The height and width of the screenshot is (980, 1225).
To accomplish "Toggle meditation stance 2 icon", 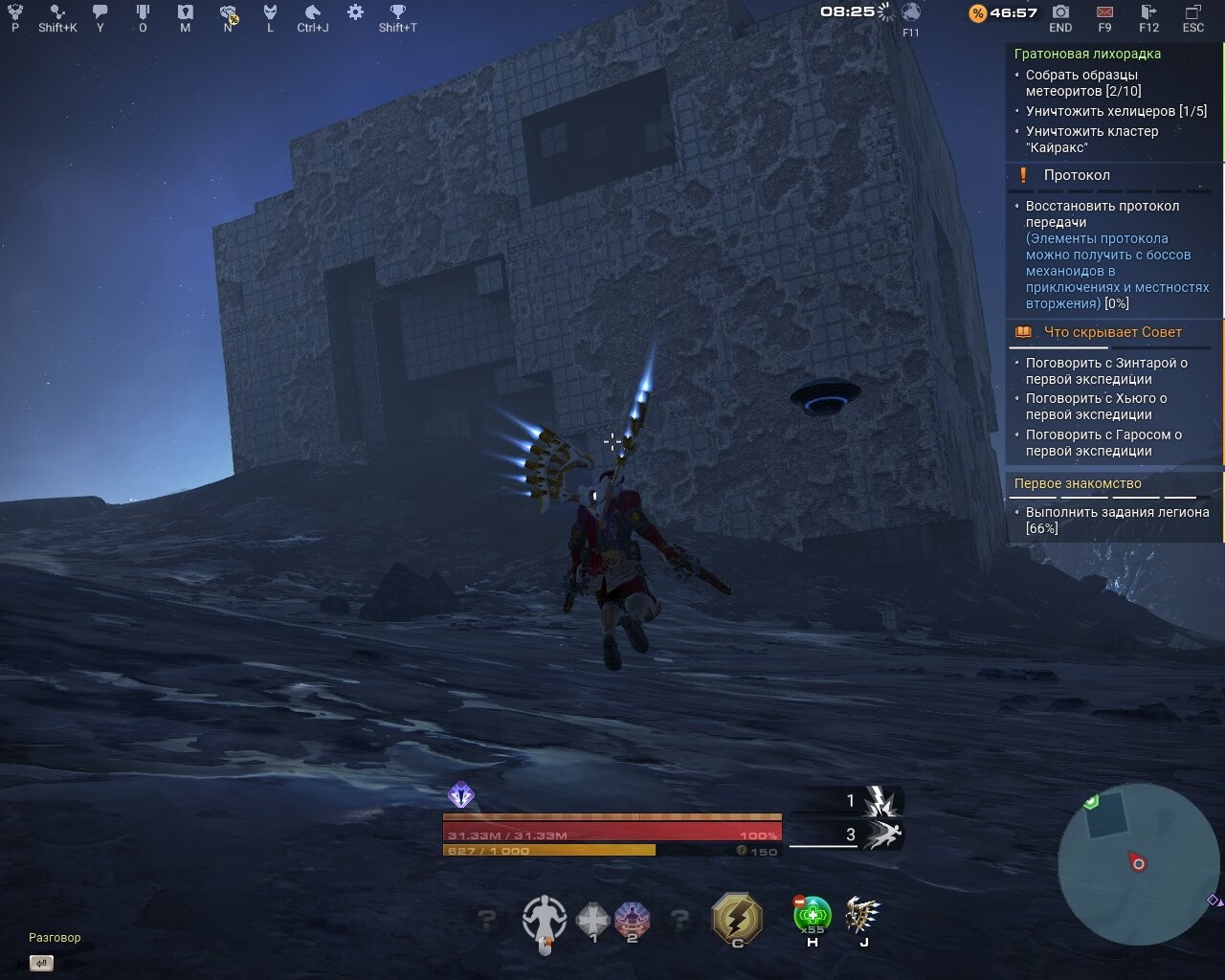I will [633, 919].
